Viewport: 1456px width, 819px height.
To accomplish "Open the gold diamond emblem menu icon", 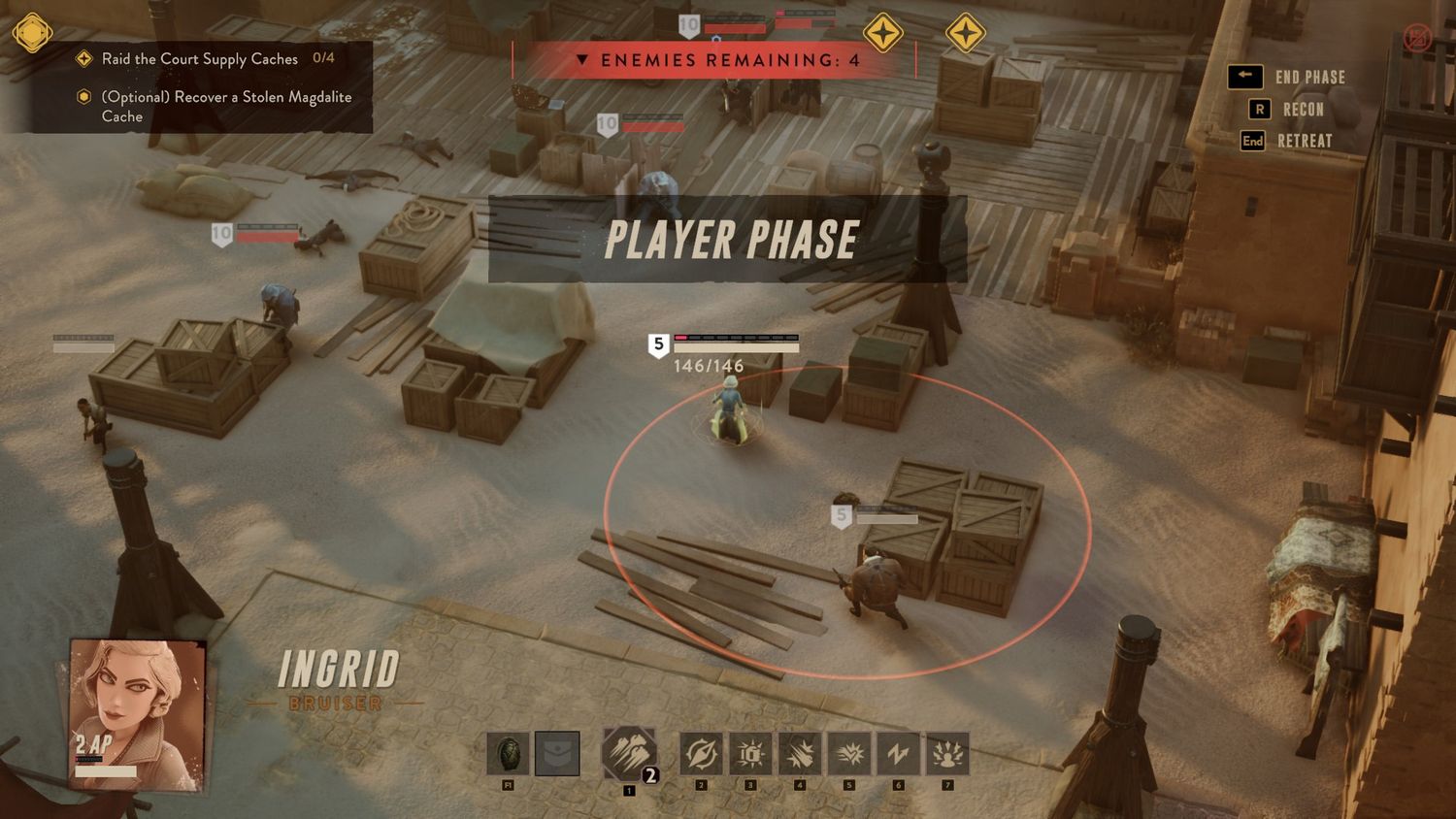I will pyautogui.click(x=32, y=33).
